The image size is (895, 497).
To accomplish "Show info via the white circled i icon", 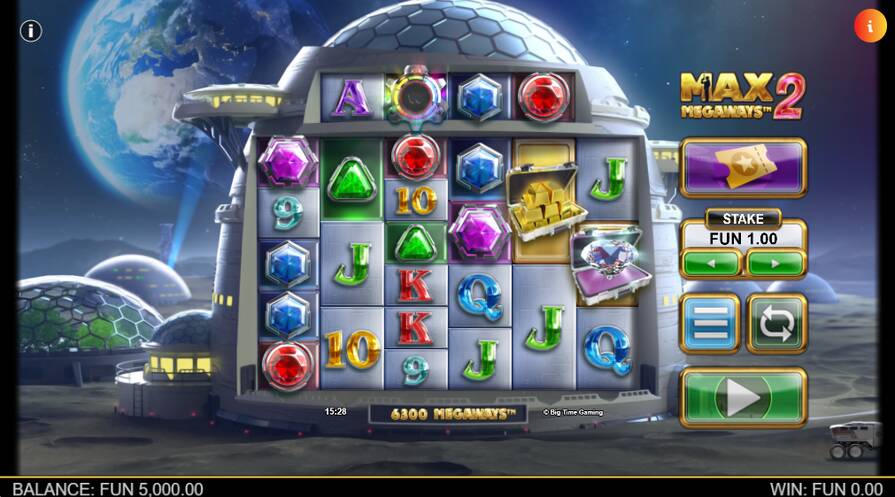I will click(31, 30).
